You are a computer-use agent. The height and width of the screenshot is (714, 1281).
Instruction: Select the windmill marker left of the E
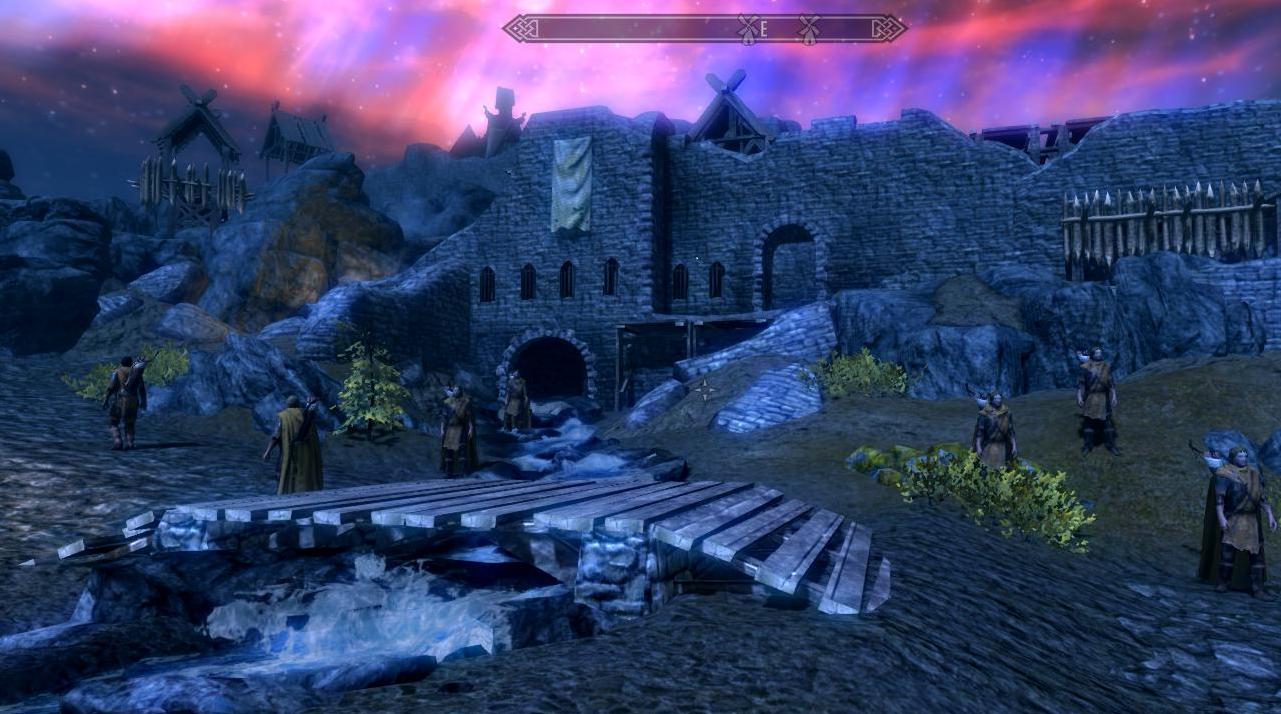pyautogui.click(x=748, y=29)
